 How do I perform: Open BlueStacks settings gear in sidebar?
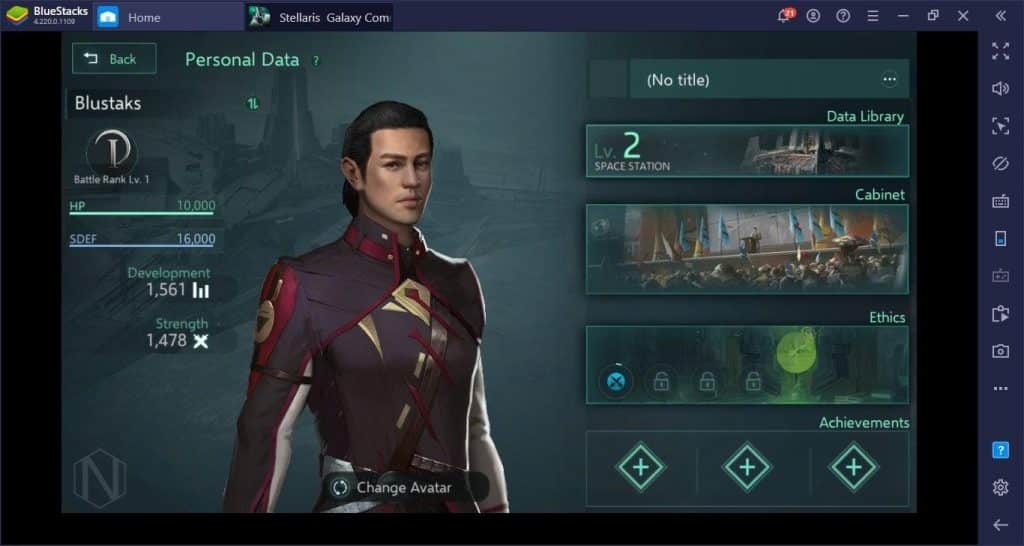(x=1000, y=487)
